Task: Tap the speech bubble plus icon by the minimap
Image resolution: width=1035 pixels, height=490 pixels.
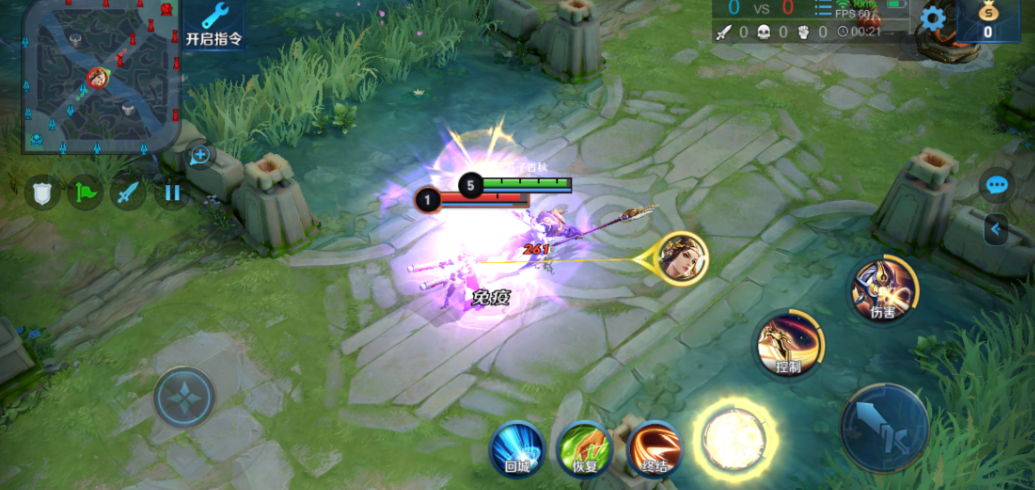Action: coord(200,155)
